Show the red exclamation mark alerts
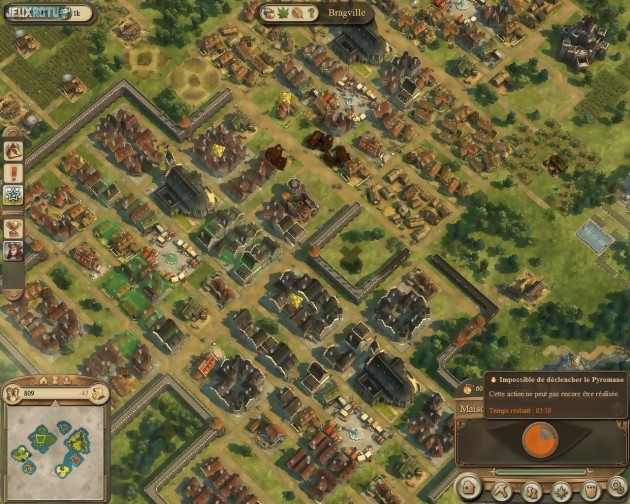Screen dimensions: 630x504 [x=14, y=172]
